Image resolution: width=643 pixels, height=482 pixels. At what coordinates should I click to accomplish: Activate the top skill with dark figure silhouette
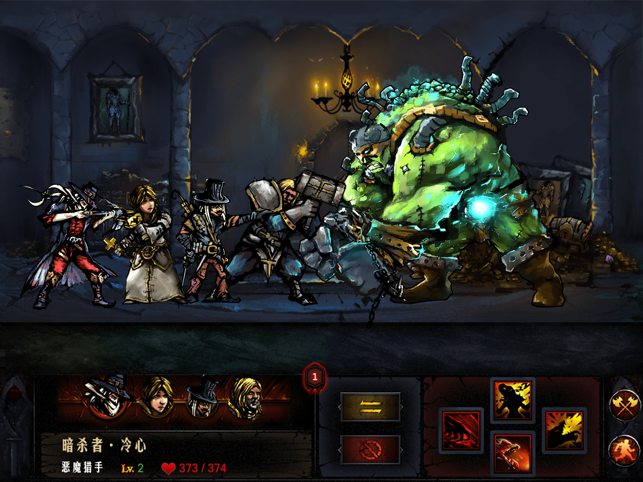(x=513, y=400)
